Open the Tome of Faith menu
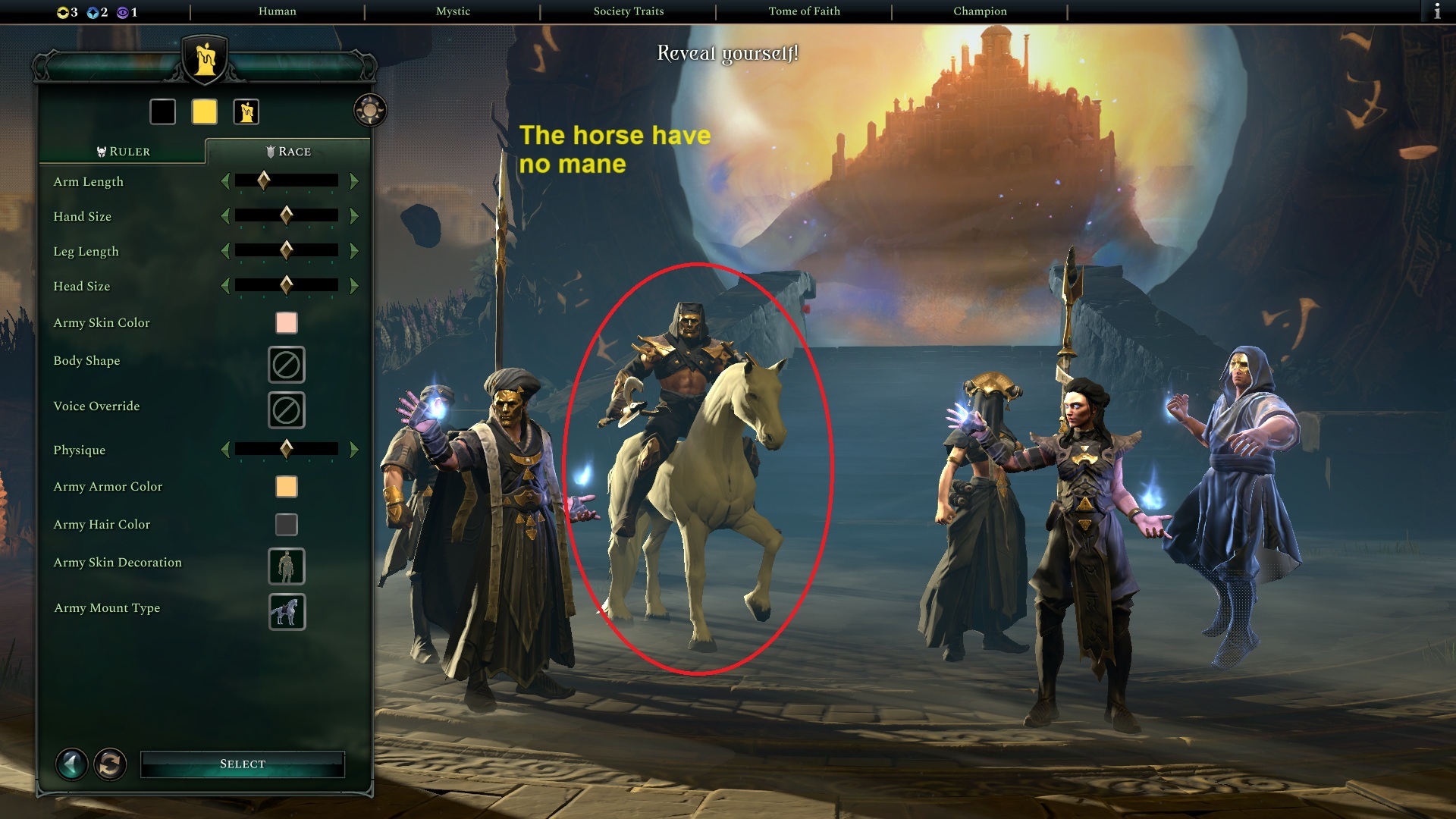The image size is (1456, 819). (804, 11)
